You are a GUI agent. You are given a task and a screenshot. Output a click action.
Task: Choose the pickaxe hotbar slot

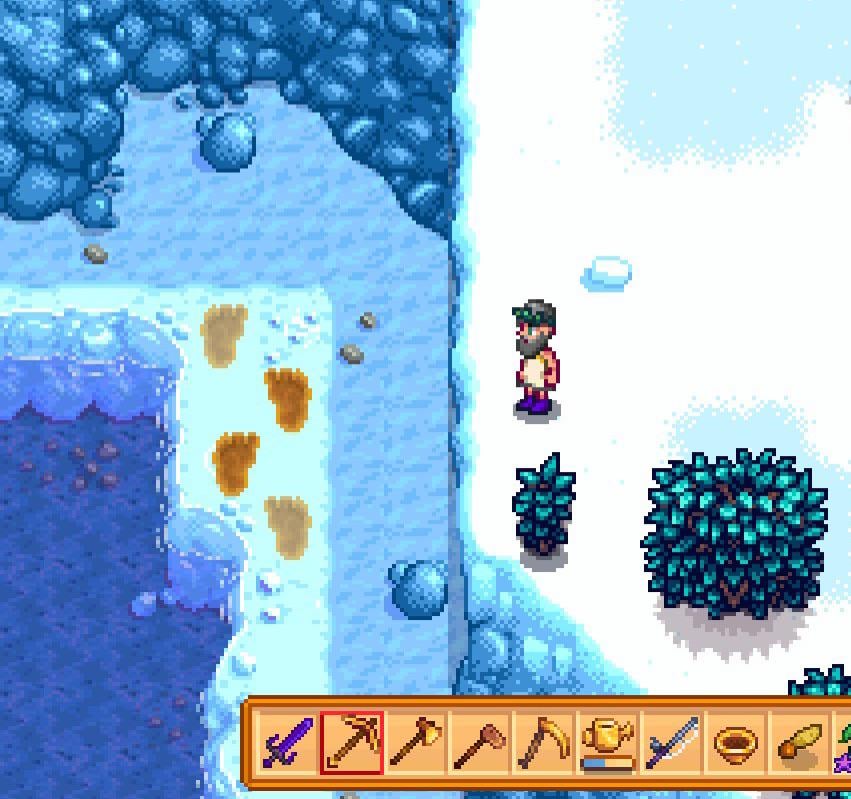coord(351,744)
